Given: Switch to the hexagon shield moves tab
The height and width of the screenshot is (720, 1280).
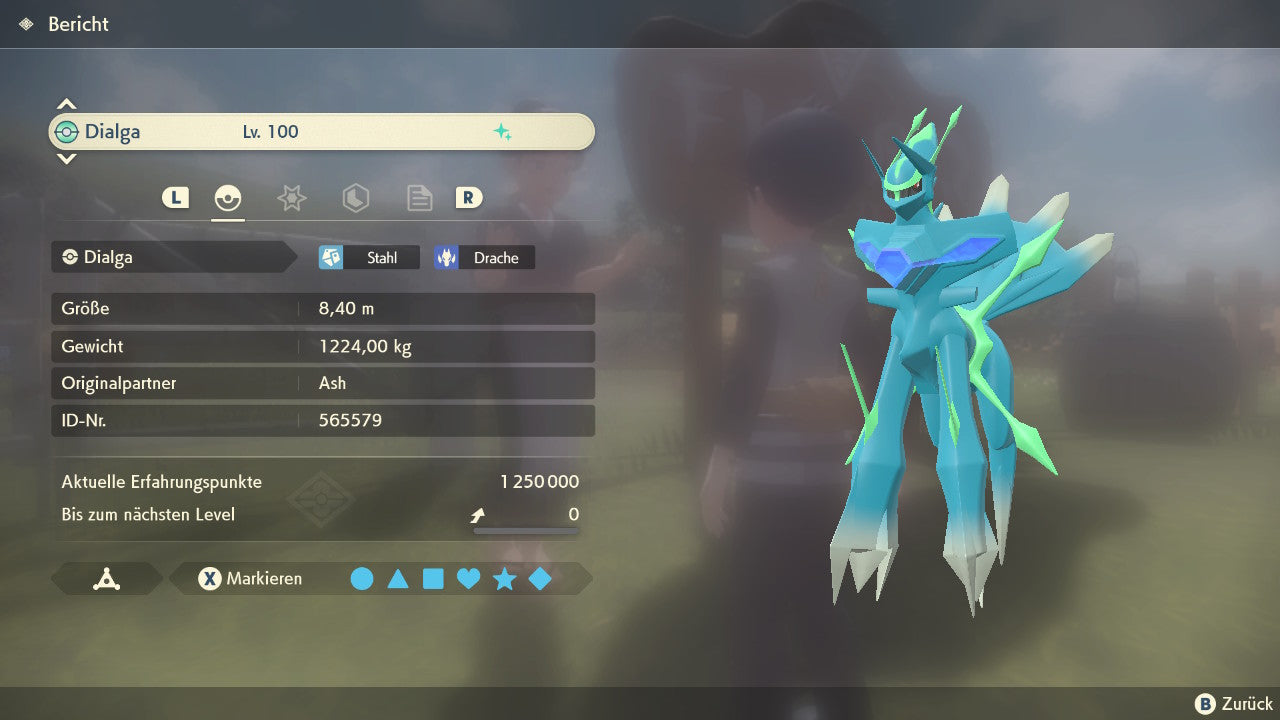Looking at the screenshot, I should click(x=355, y=198).
